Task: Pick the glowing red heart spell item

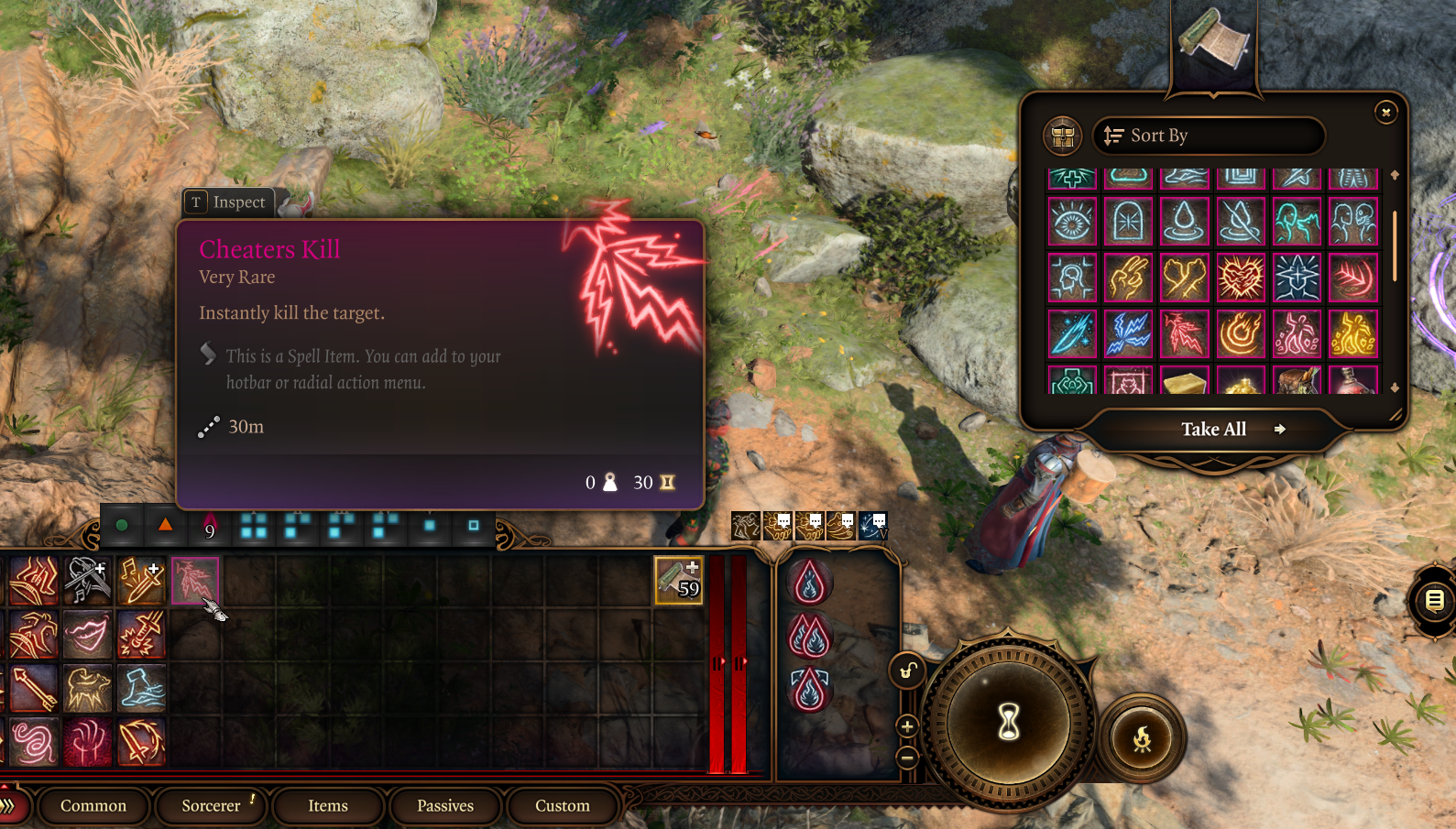Action: click(x=1241, y=278)
